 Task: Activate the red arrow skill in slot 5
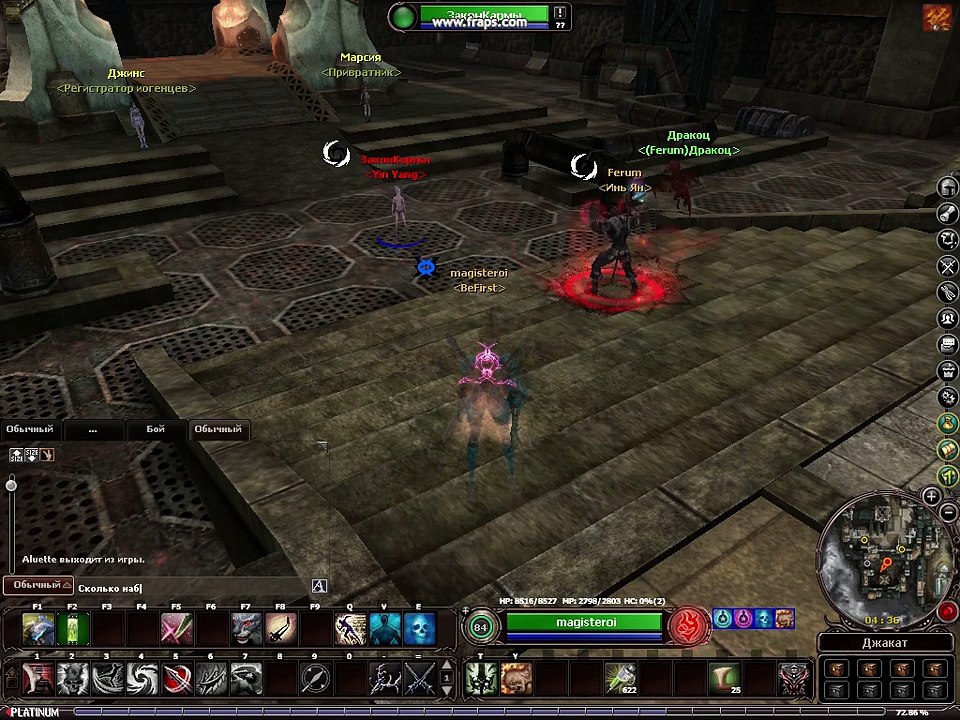pos(176,678)
